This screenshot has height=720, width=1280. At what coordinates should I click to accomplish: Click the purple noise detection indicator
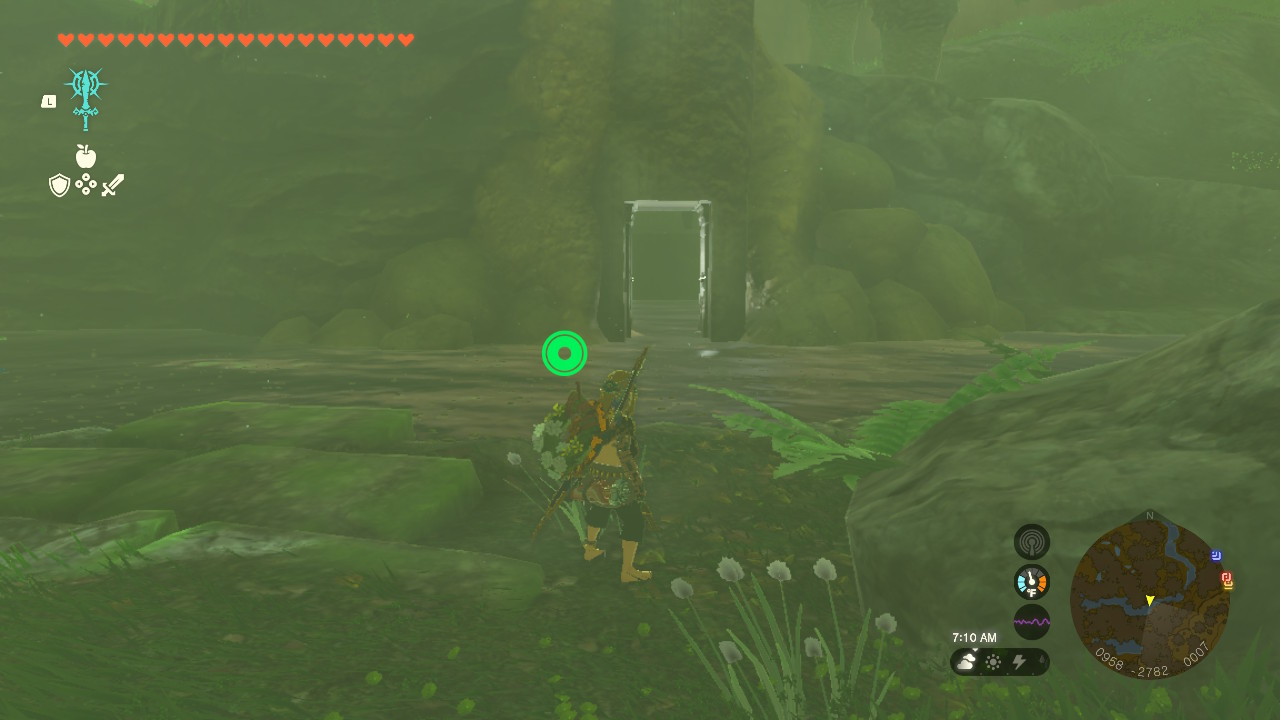pos(1031,621)
